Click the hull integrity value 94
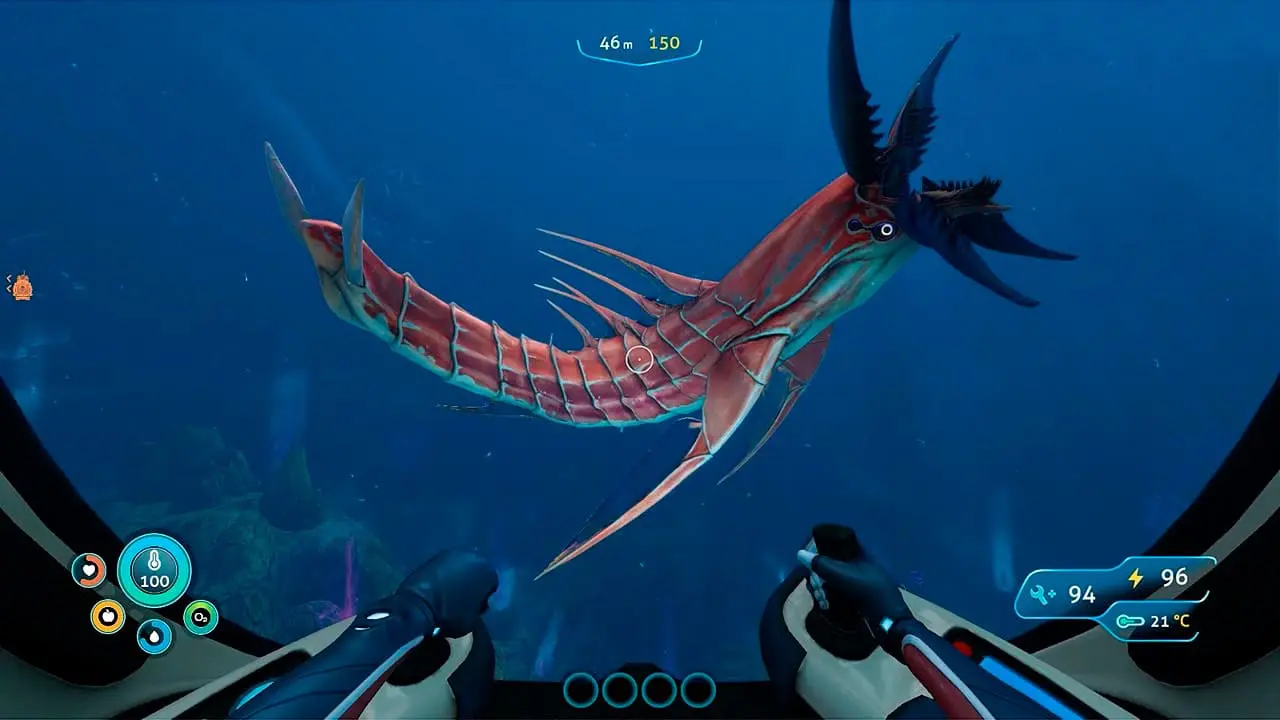 (x=1082, y=593)
